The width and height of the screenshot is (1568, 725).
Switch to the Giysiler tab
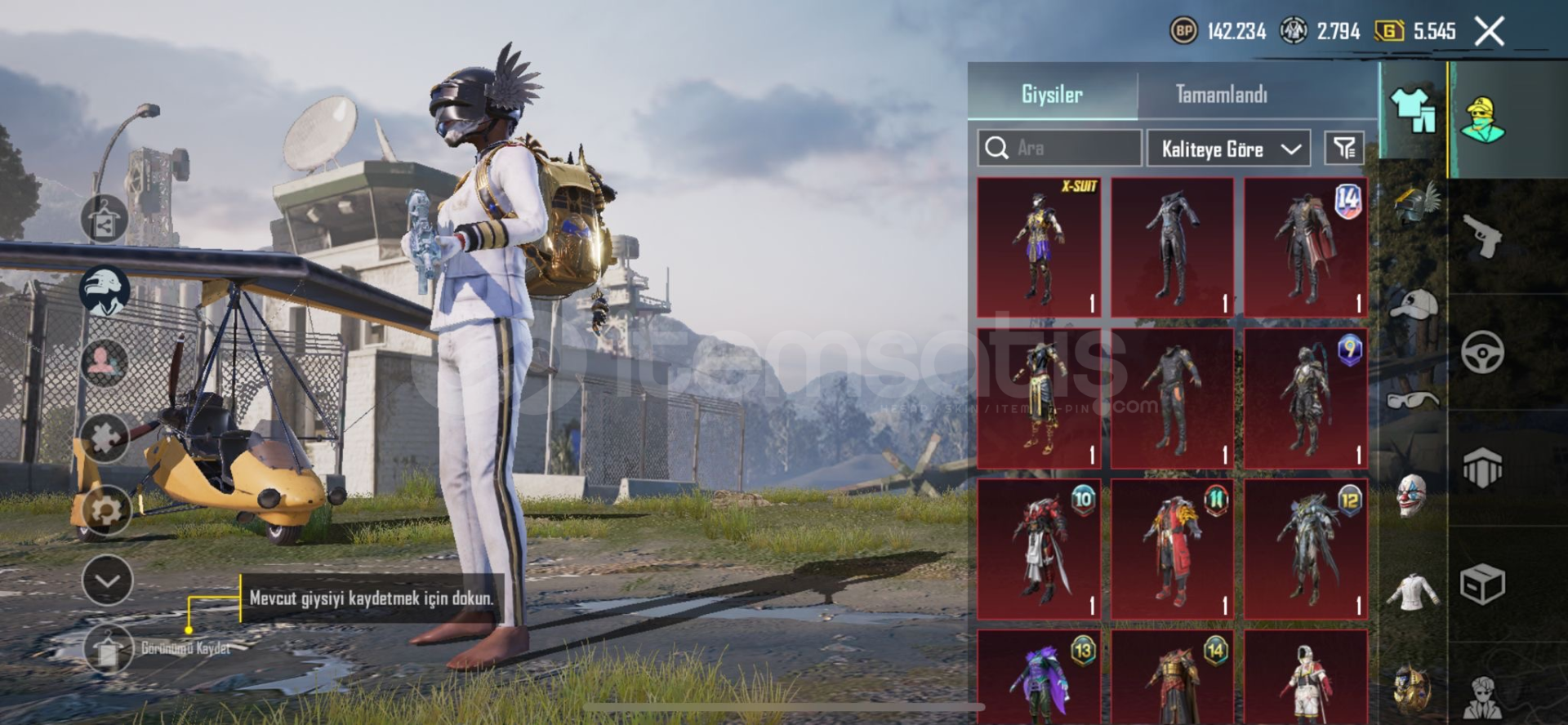(x=1052, y=94)
